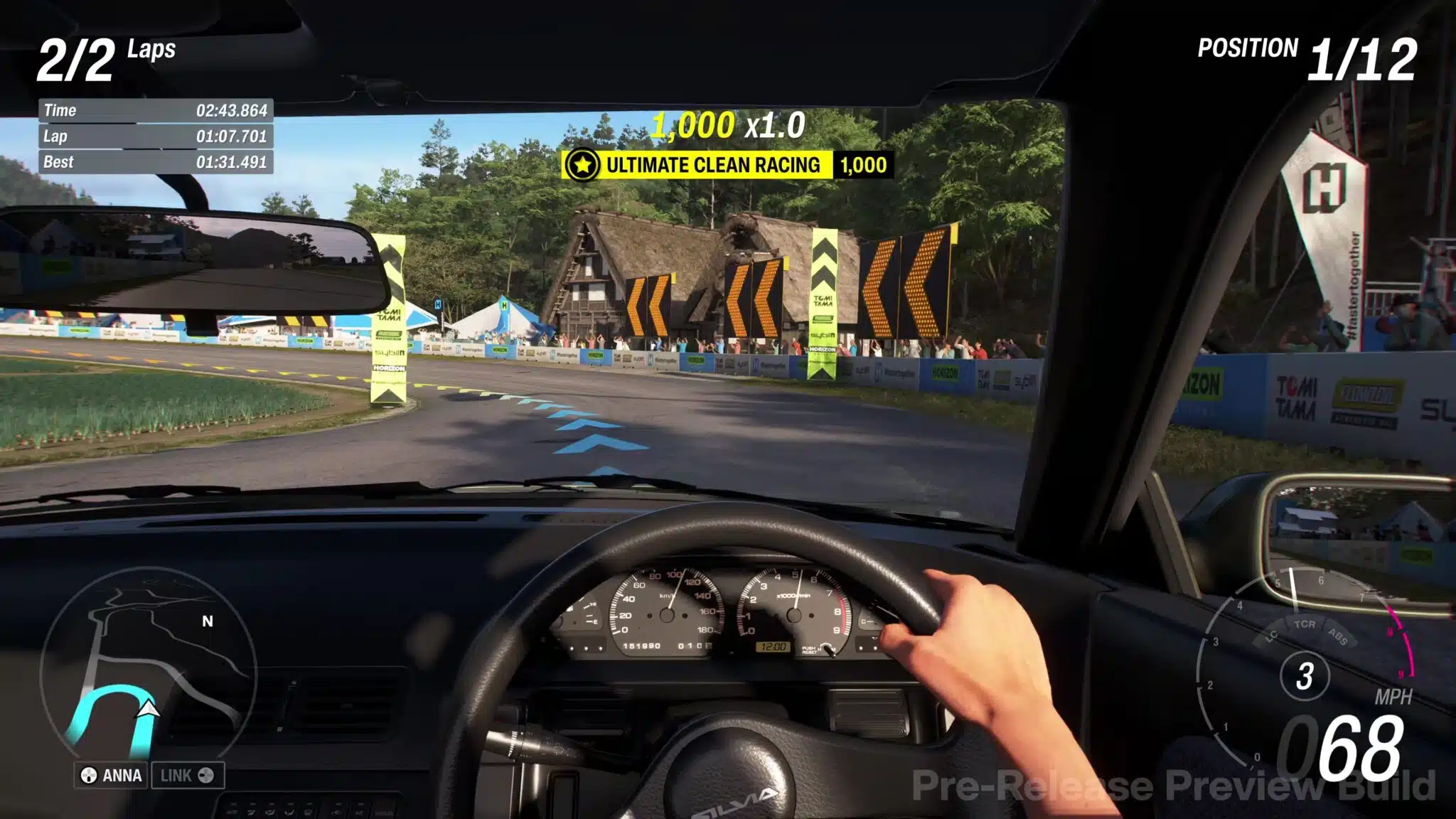Click the Ultimate Clean Racing skill banner

(x=727, y=165)
